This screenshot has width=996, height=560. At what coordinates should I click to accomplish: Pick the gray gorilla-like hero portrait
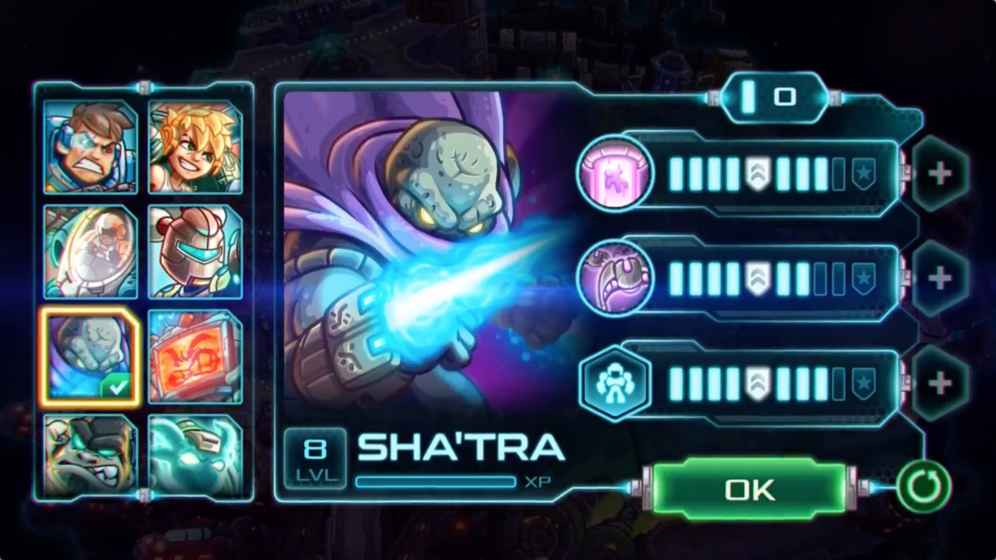click(89, 454)
